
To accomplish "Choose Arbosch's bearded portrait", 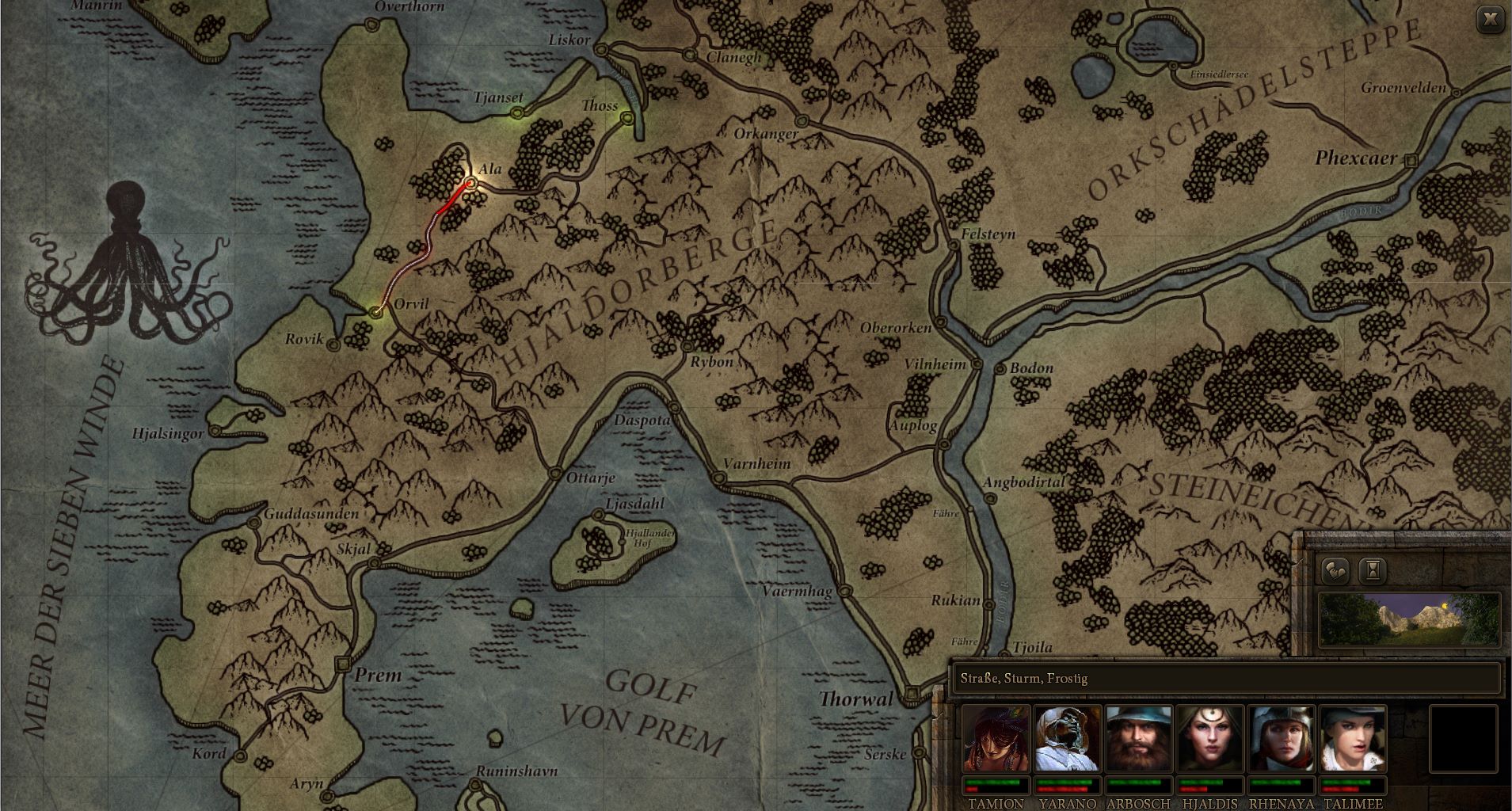I will [1138, 739].
